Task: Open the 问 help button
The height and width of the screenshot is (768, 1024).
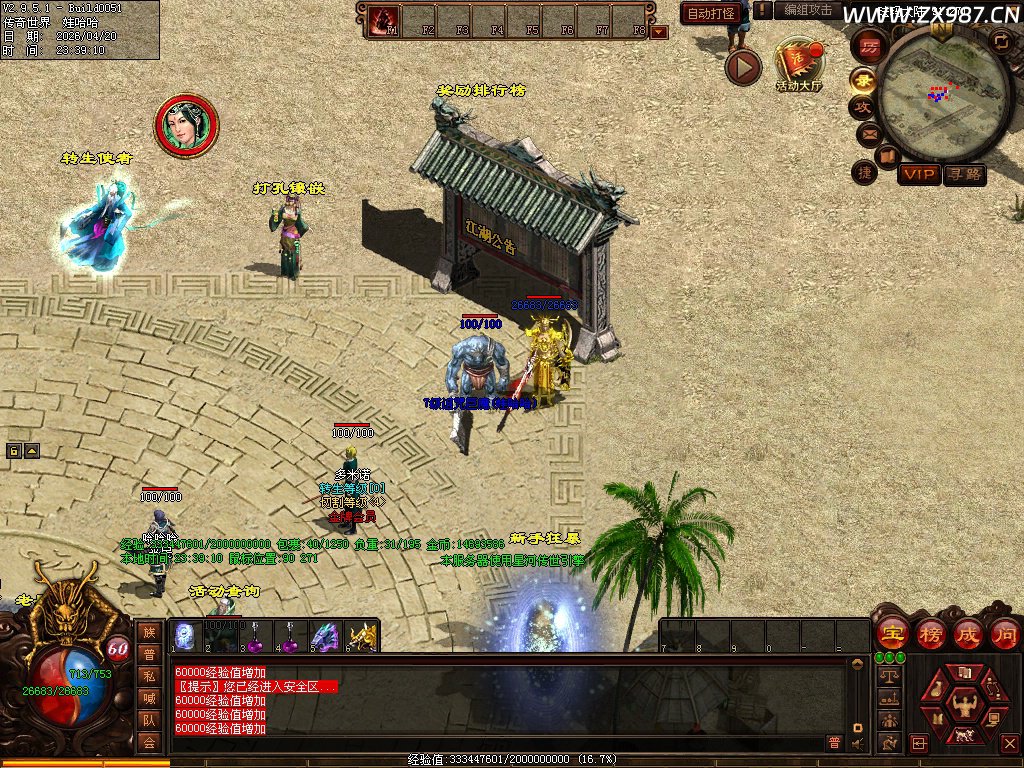Action: tap(1004, 633)
